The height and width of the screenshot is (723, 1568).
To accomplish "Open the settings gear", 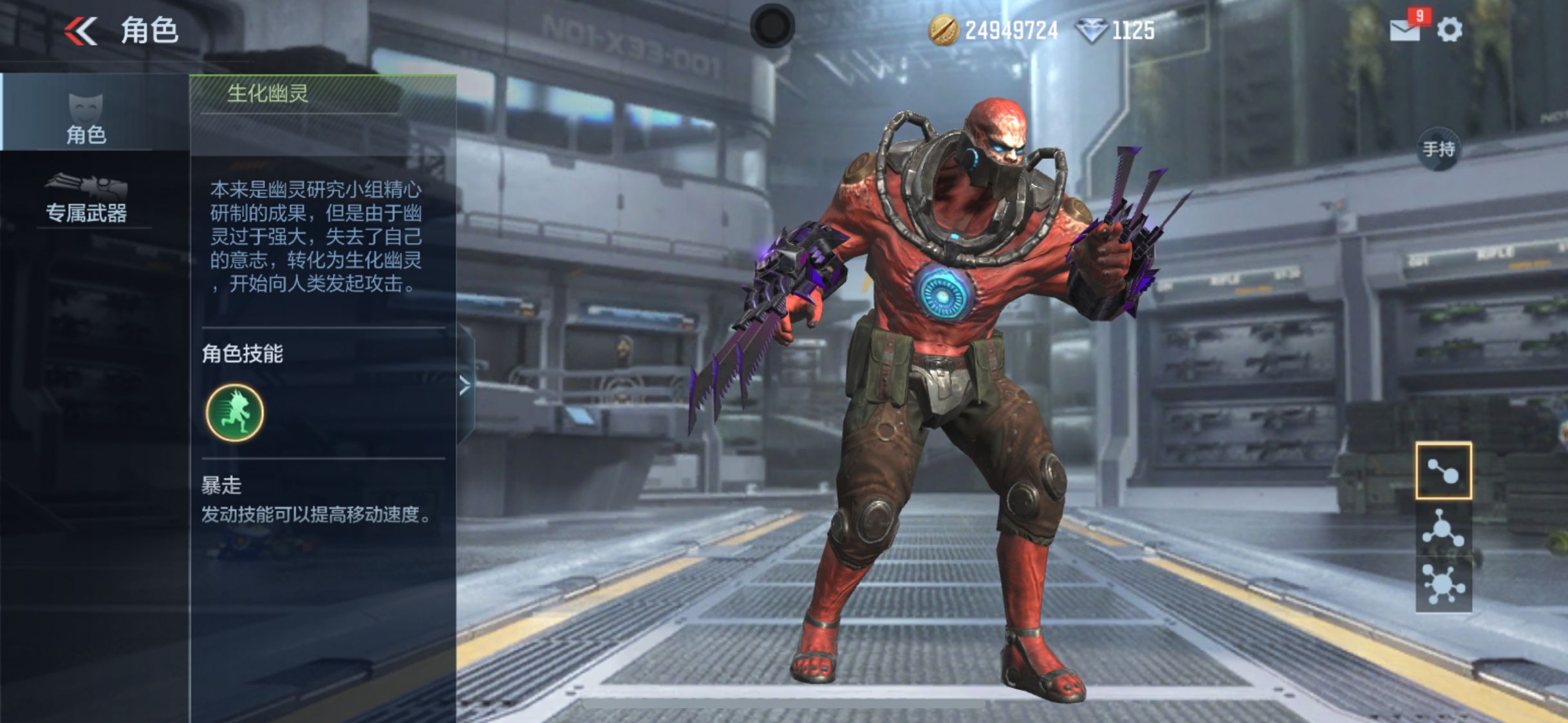I will click(1450, 30).
